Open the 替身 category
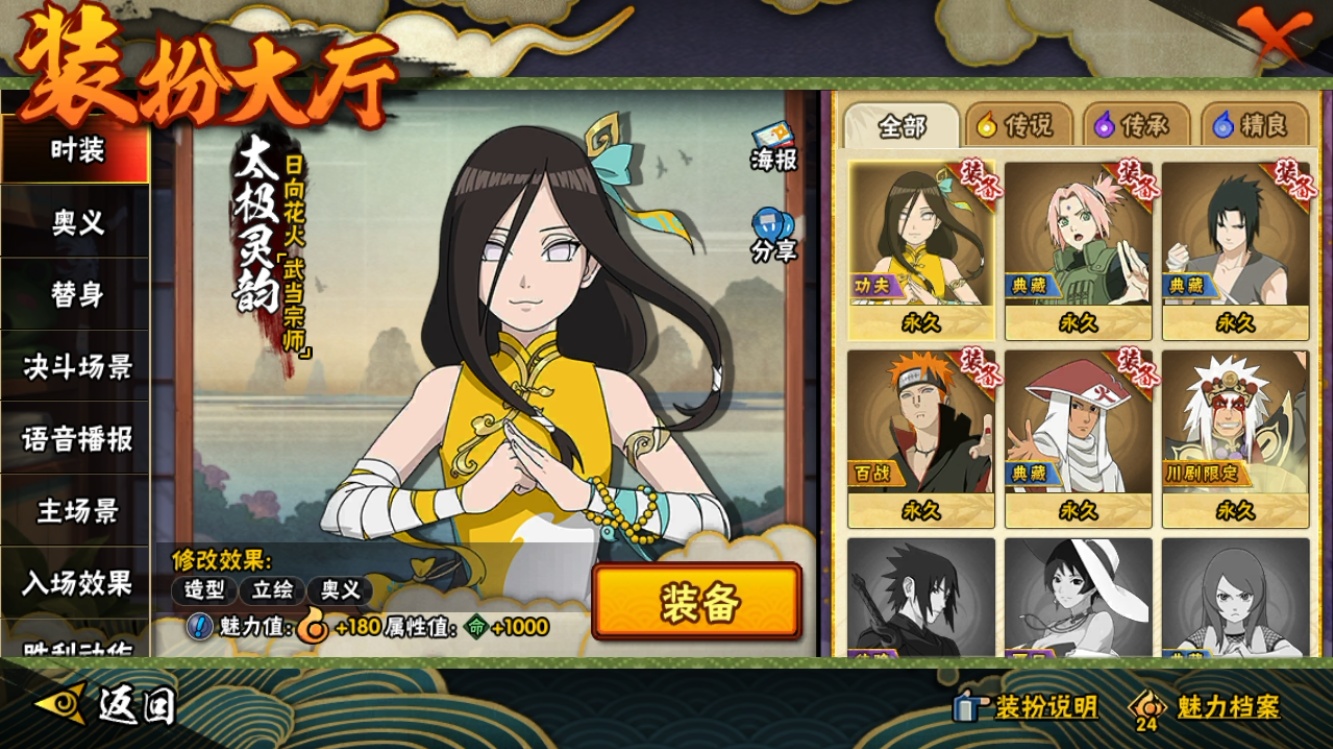This screenshot has height=749, width=1333. pos(76,295)
